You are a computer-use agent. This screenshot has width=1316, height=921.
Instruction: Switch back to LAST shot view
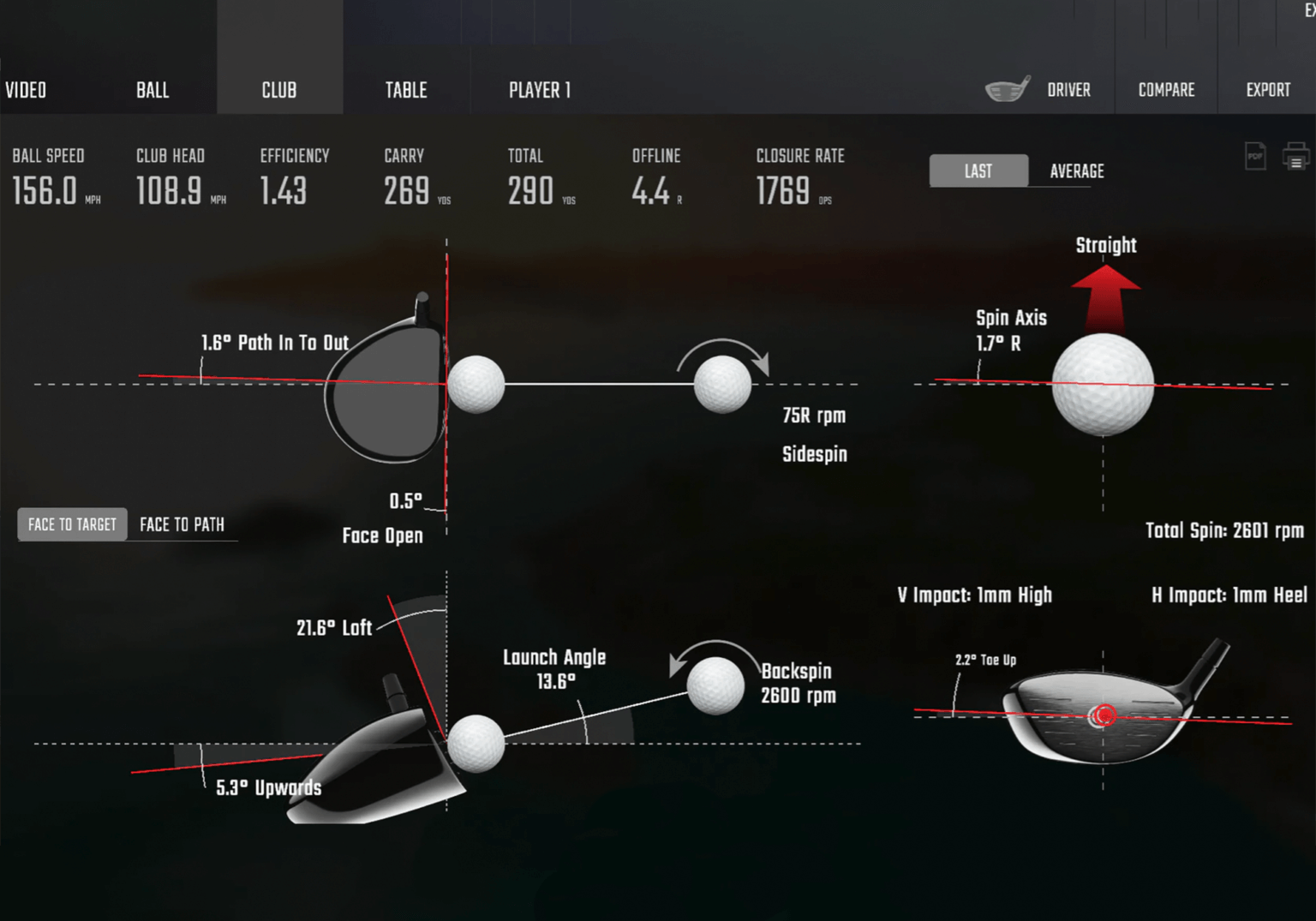point(978,170)
